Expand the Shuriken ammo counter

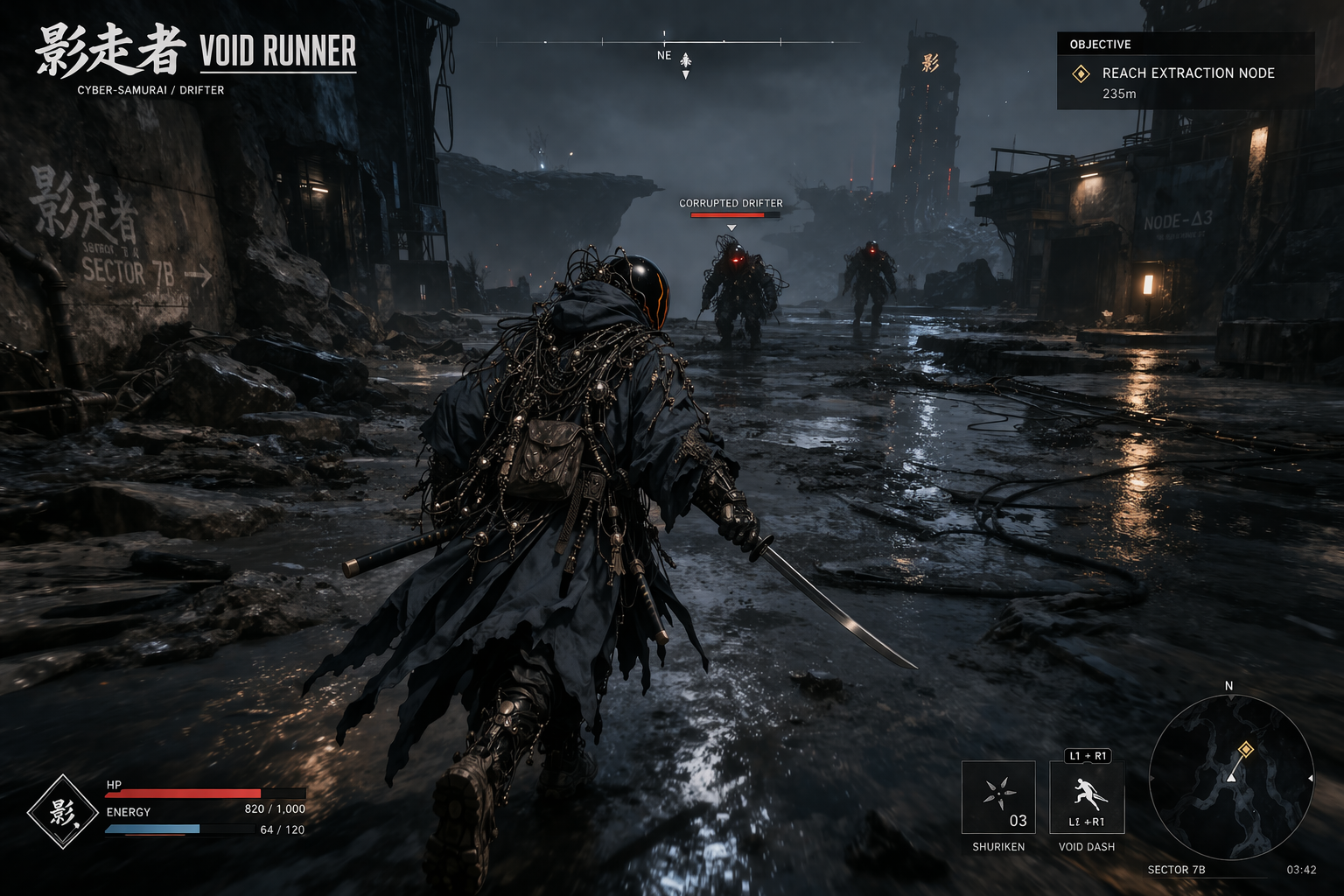(1018, 821)
